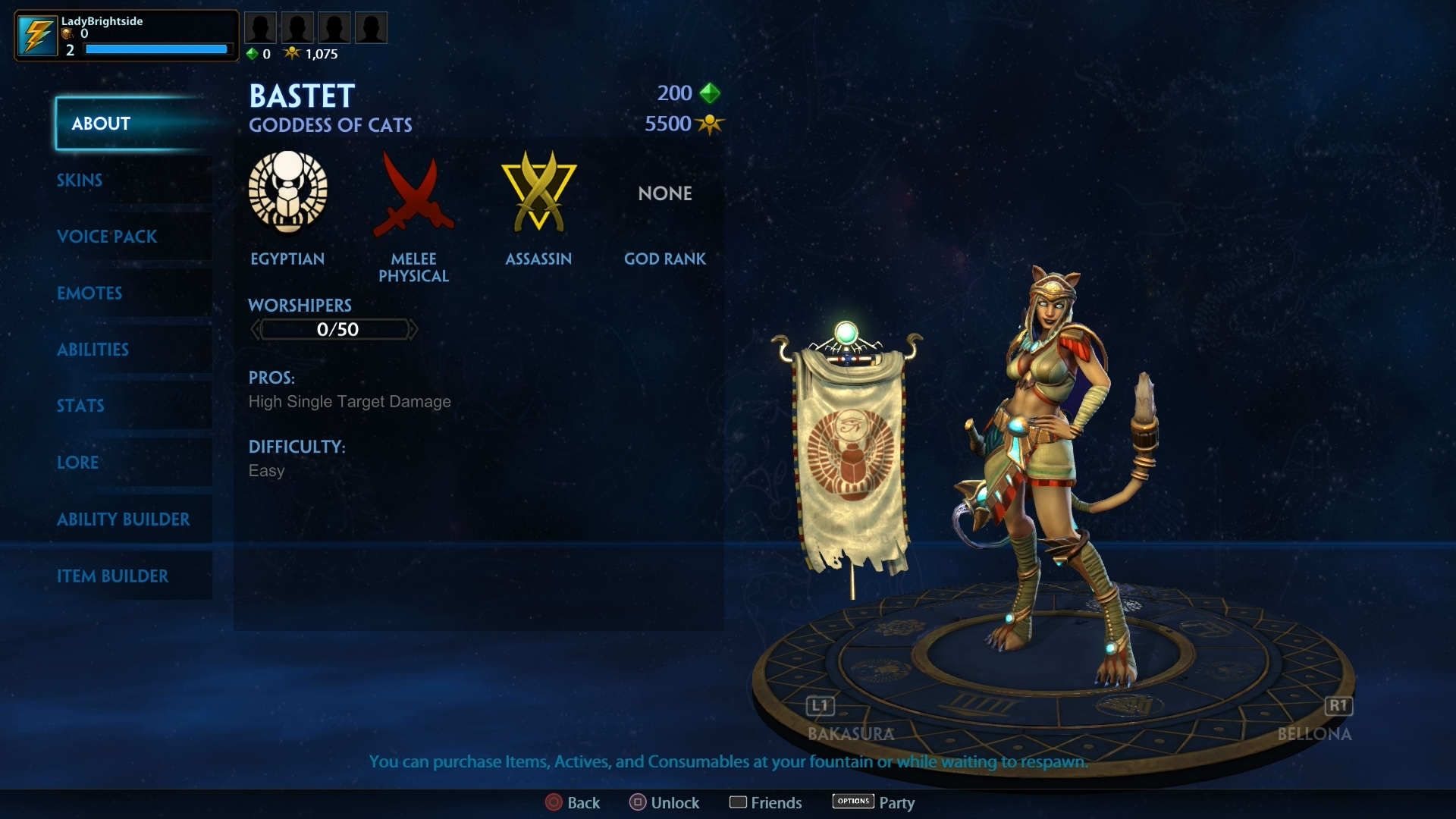The image size is (1456, 819).
Task: Select the Item Builder menu entry
Action: (114, 576)
